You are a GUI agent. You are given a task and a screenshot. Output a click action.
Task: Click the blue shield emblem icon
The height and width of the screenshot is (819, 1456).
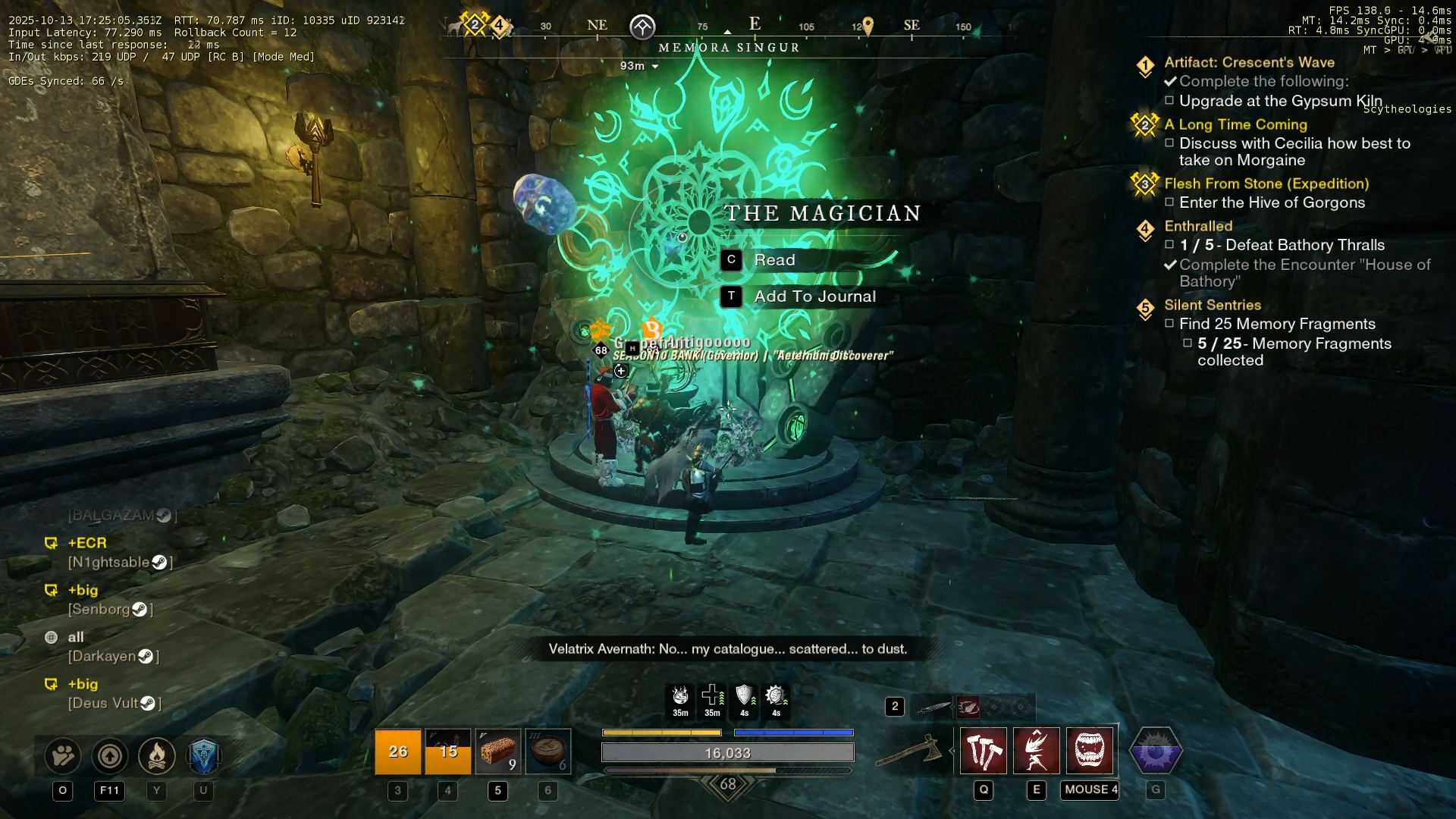pyautogui.click(x=203, y=755)
